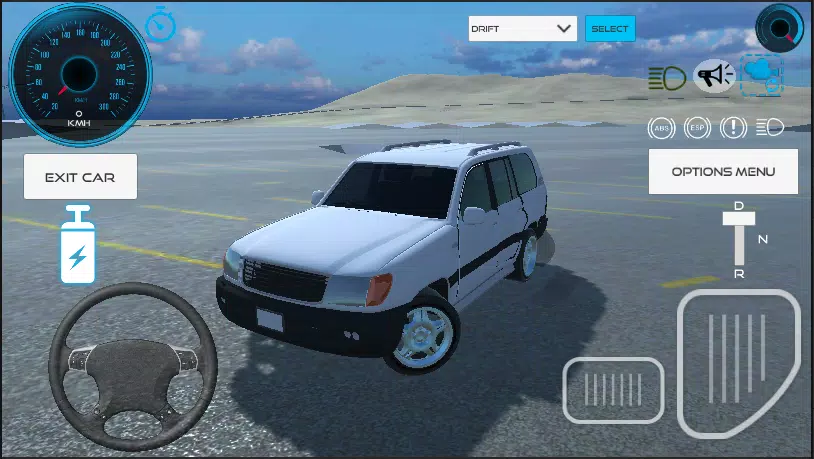Tap the blue cloud weather icon

coord(762,76)
